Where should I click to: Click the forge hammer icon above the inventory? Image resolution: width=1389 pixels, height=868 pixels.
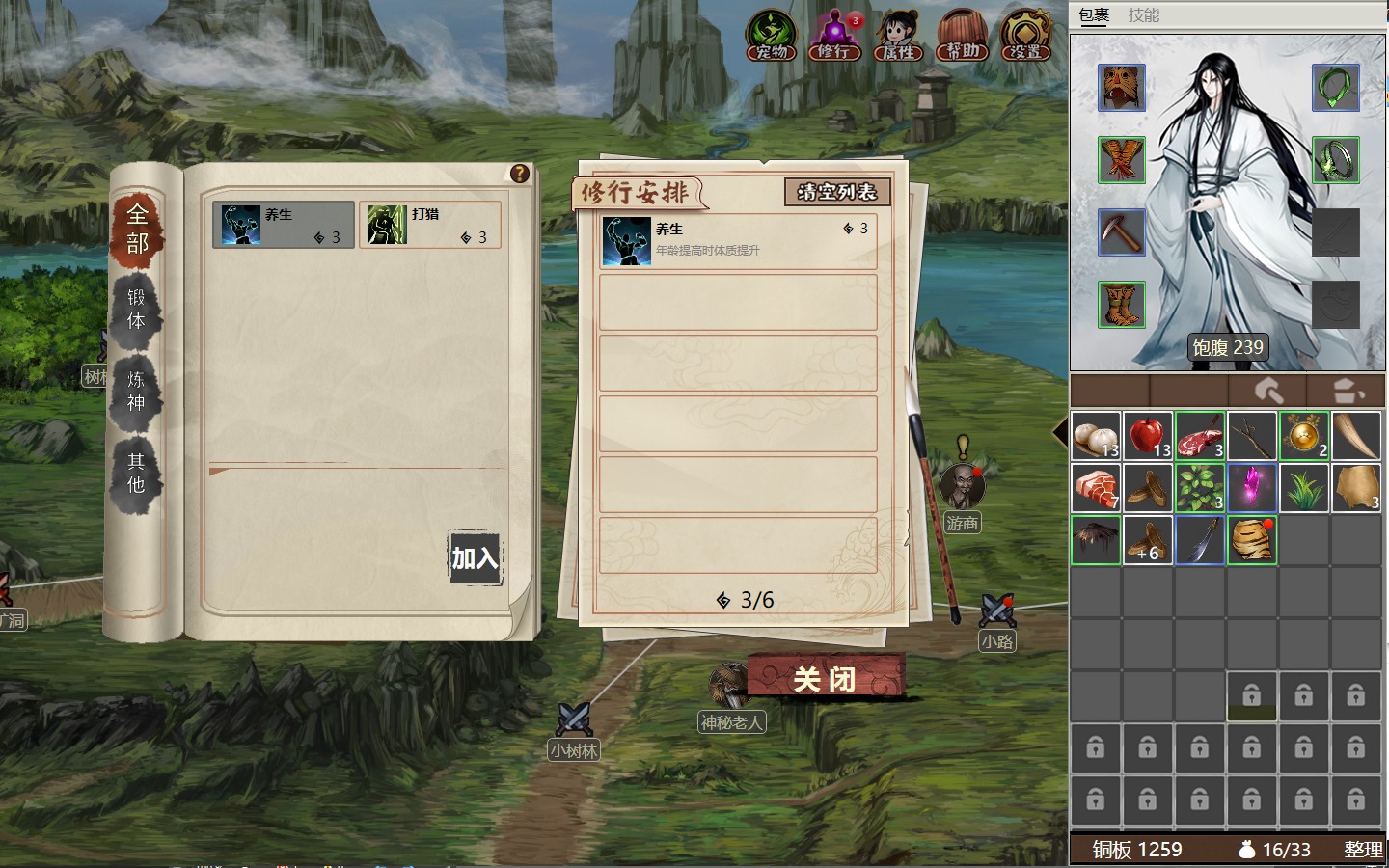(1269, 391)
